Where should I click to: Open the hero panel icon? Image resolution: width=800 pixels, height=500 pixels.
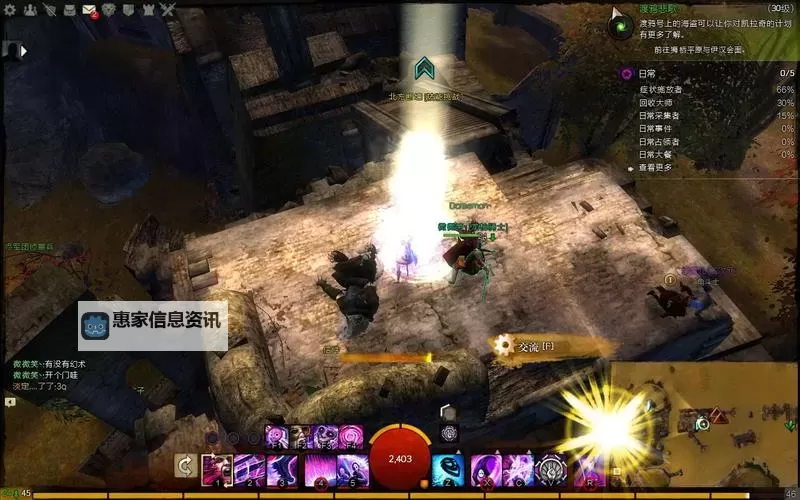tap(48, 10)
